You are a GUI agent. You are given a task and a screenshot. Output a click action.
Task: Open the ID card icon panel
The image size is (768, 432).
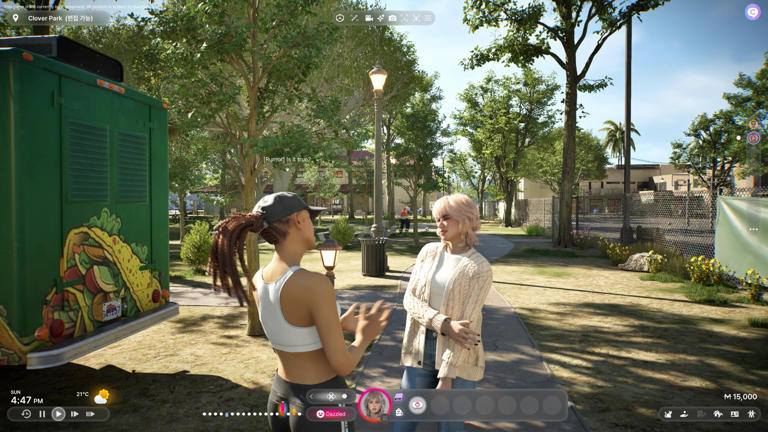click(734, 414)
